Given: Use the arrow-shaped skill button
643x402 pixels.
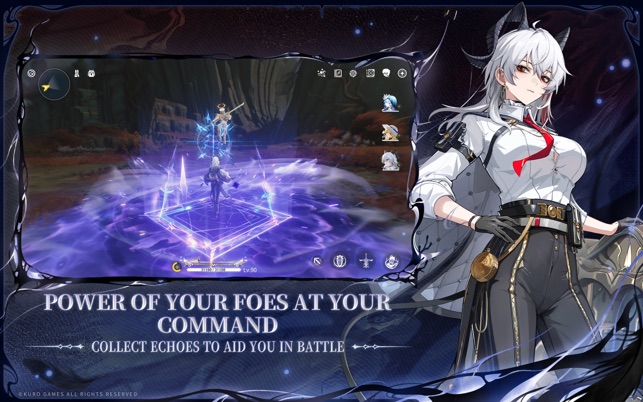Looking at the screenshot, I should click(317, 262).
